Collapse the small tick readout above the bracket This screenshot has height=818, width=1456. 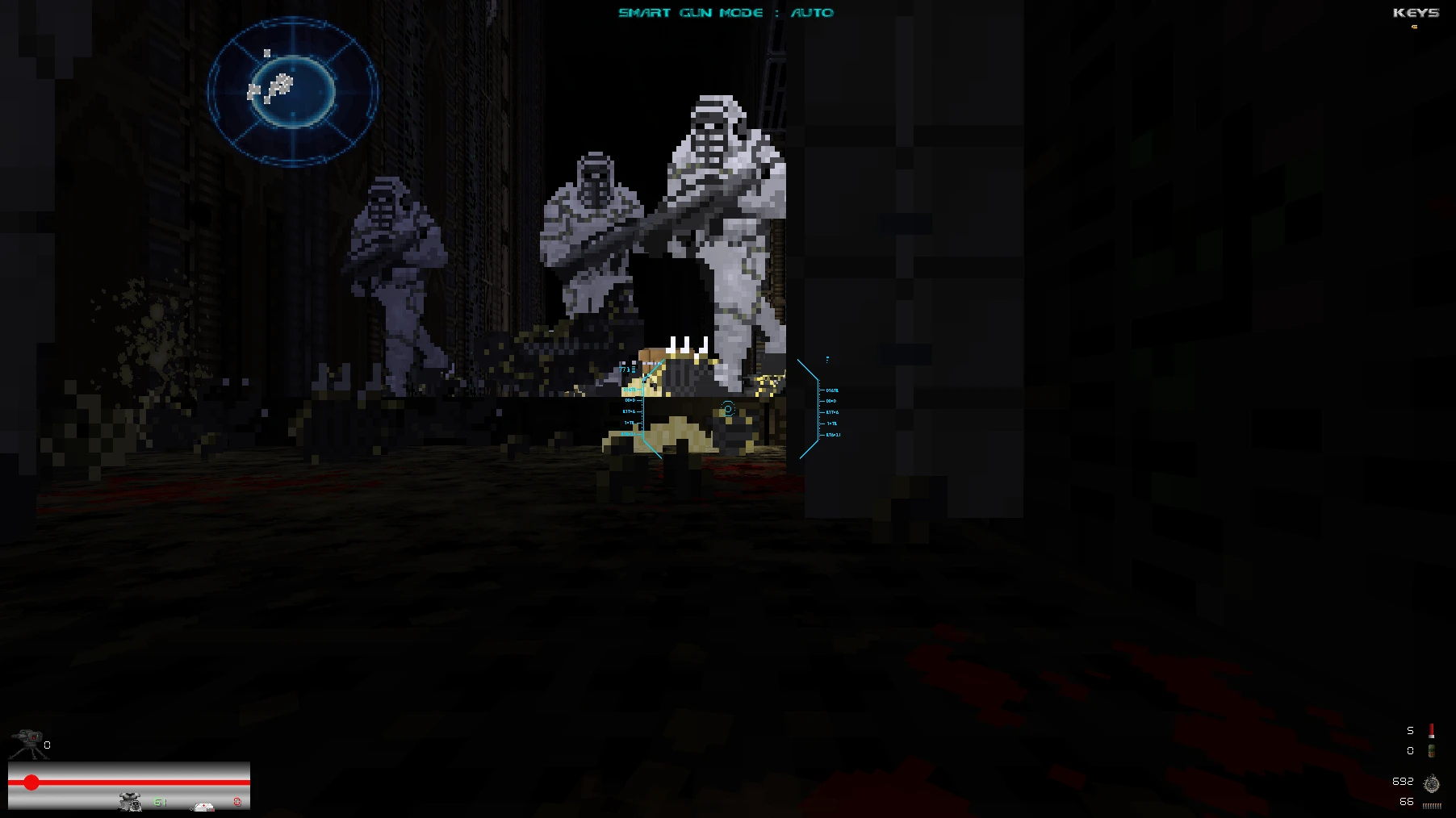pos(827,360)
